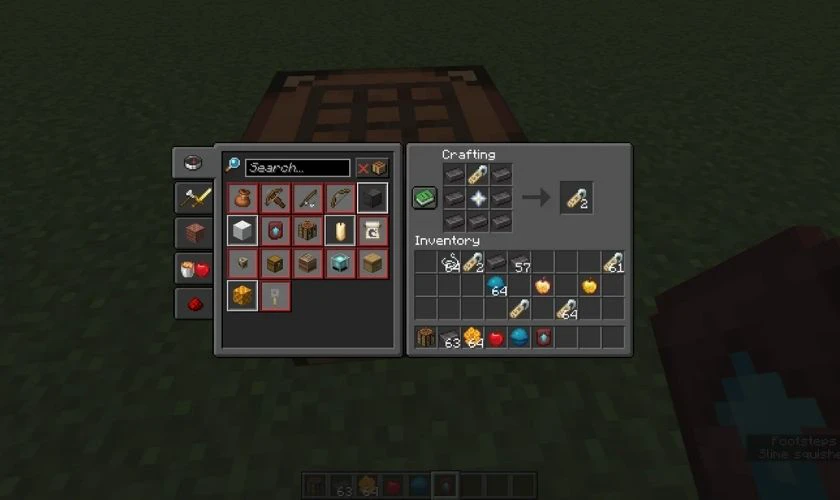This screenshot has width=840, height=500.
Task: Toggle the craftable-only filter button
Action: pos(372,168)
